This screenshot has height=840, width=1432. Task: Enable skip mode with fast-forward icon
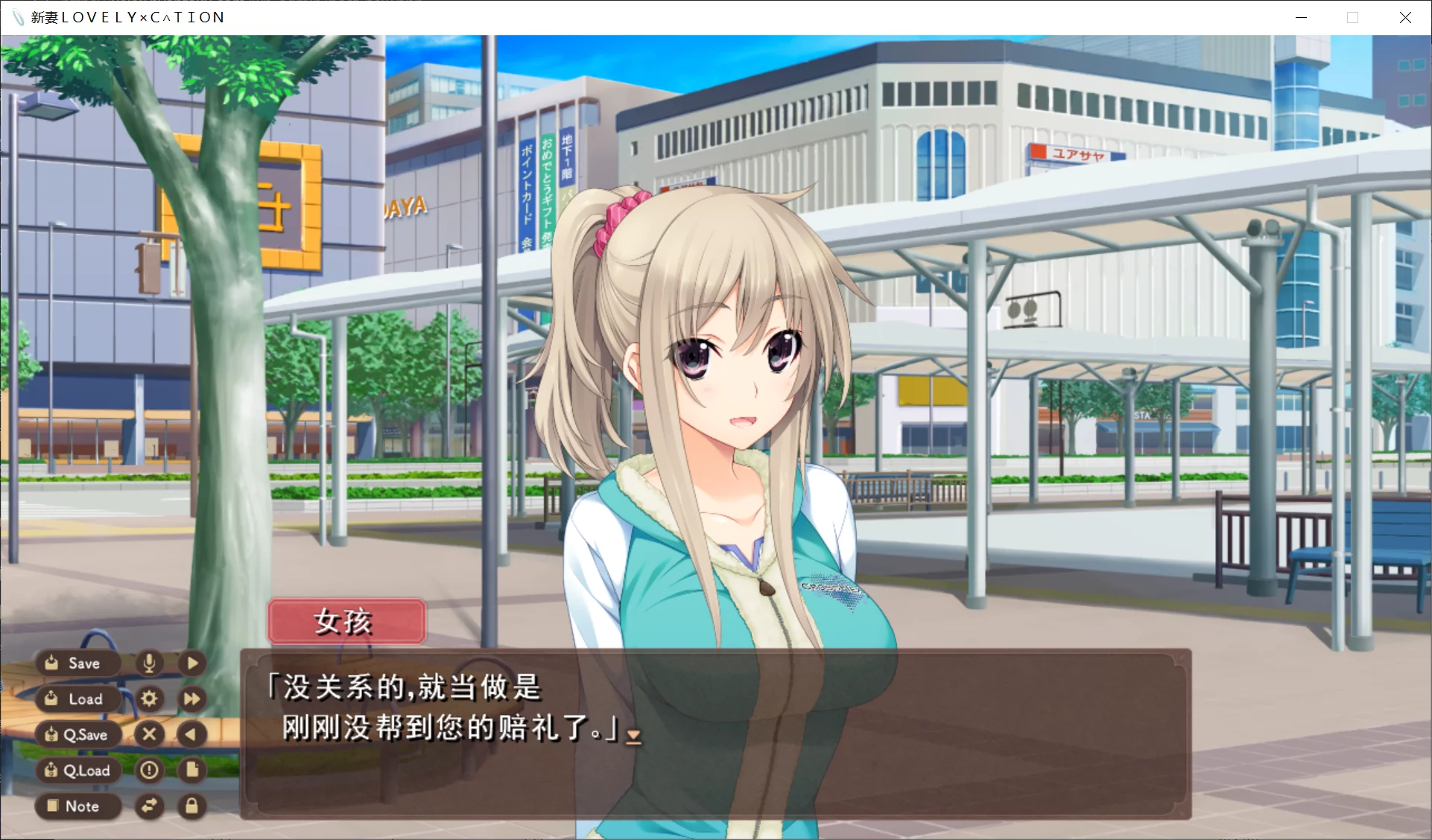click(x=191, y=699)
